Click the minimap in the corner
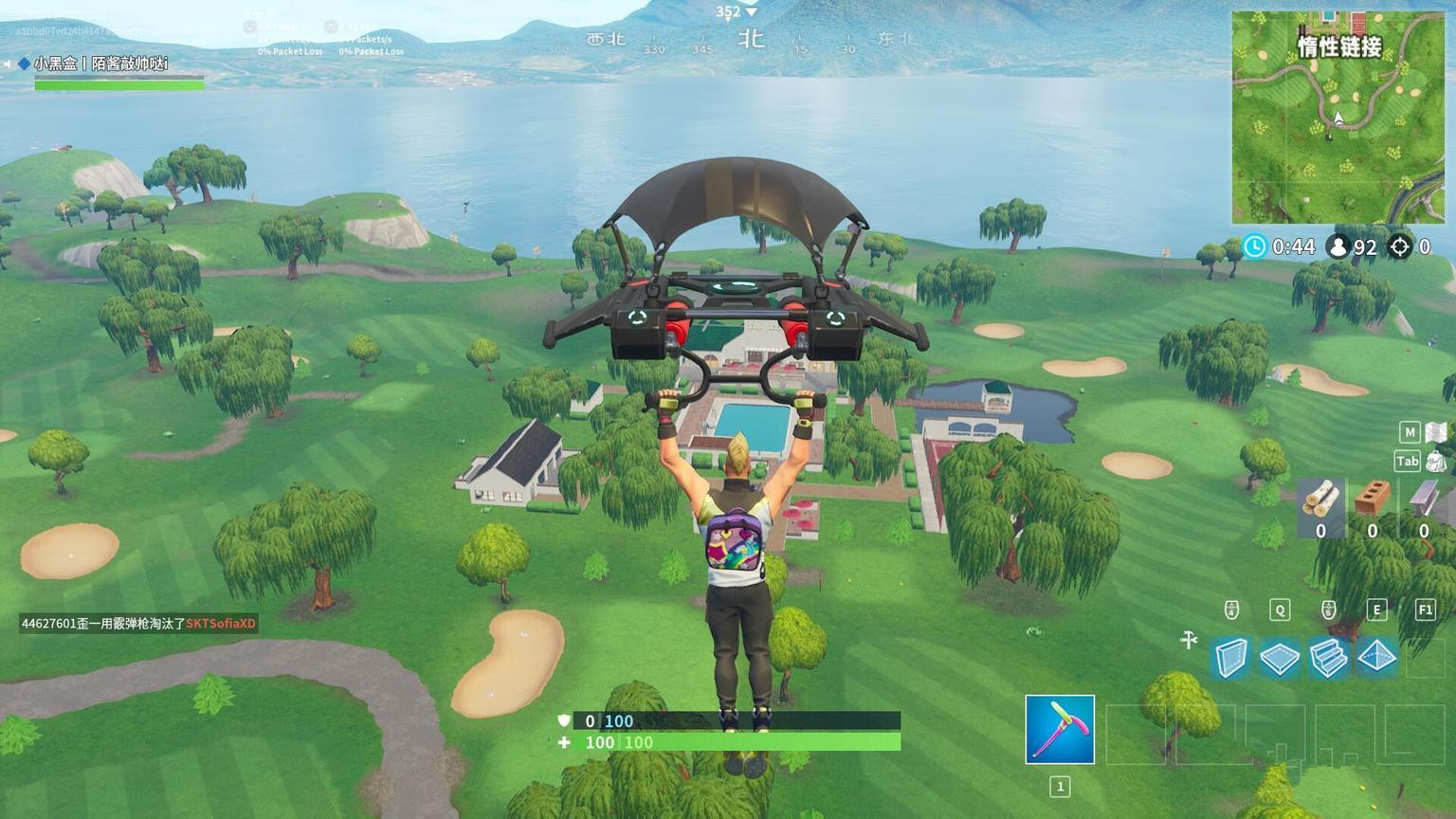Viewport: 1456px width, 819px height. 1338,118
